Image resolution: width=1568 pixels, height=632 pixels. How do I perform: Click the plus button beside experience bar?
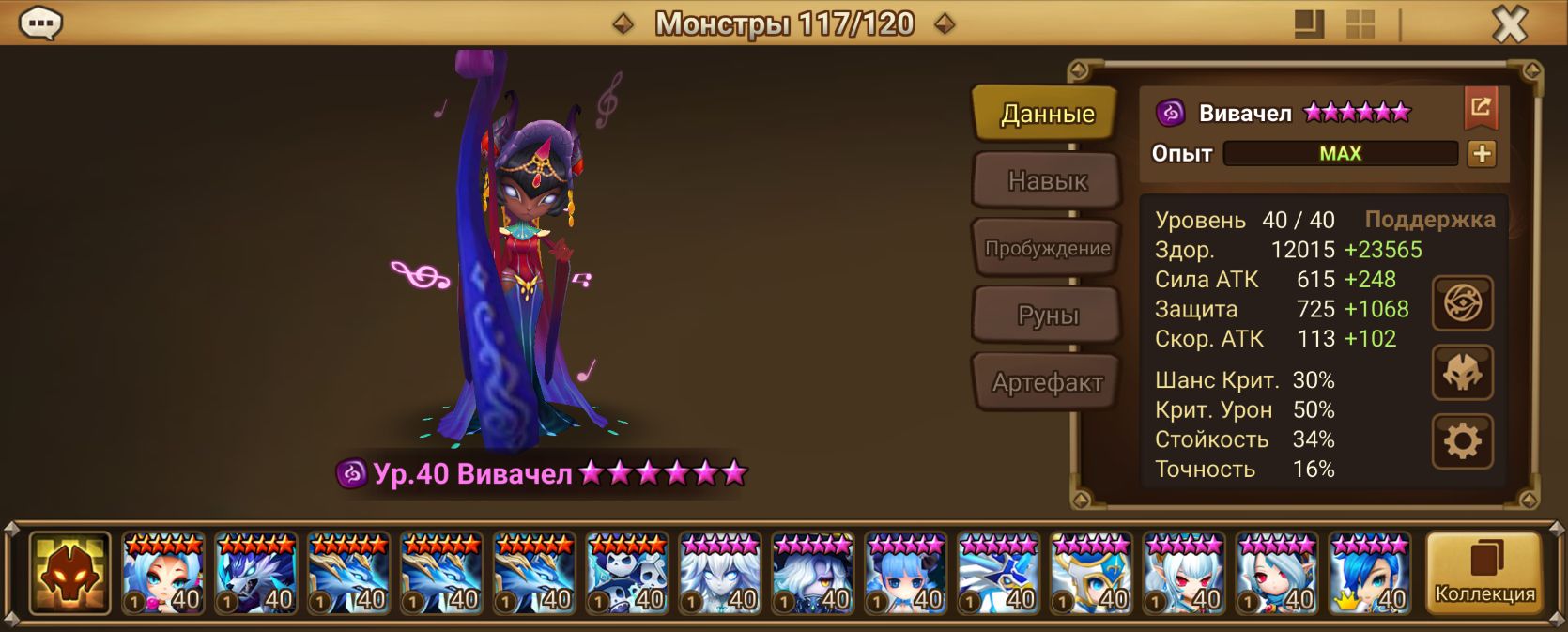click(1481, 154)
